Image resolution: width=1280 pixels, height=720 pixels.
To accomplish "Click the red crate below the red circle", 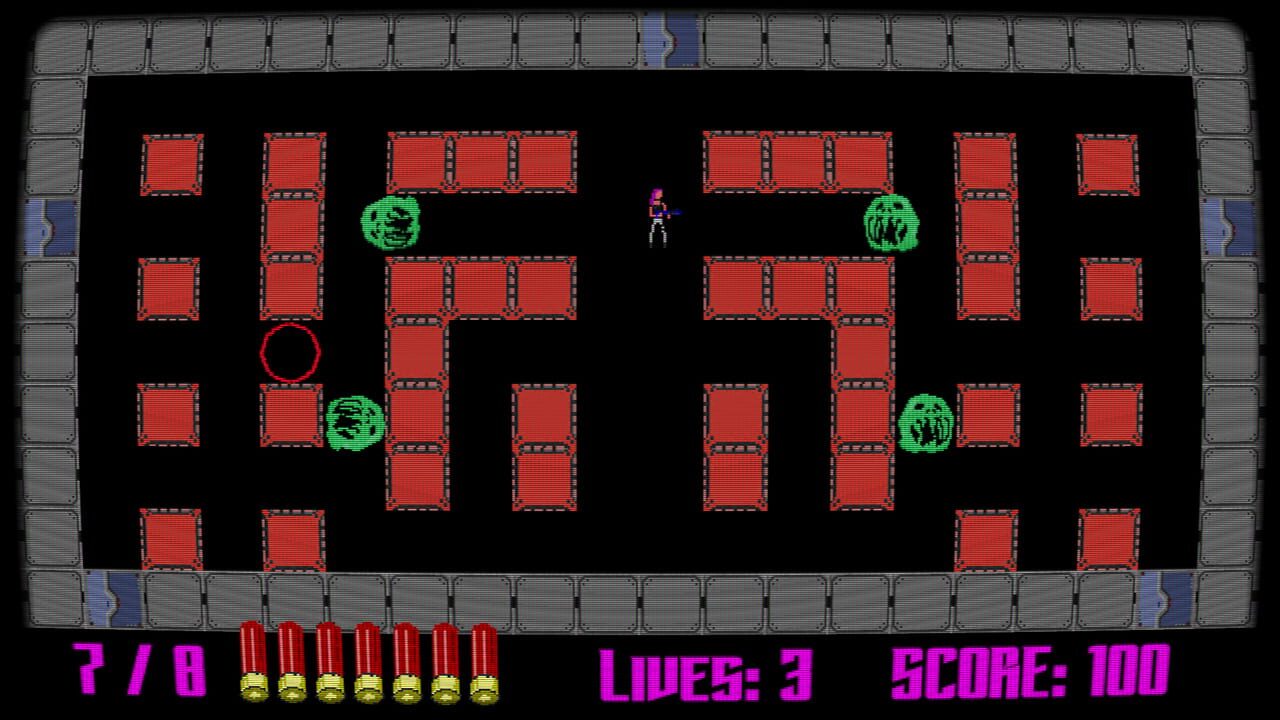I will 290,415.
